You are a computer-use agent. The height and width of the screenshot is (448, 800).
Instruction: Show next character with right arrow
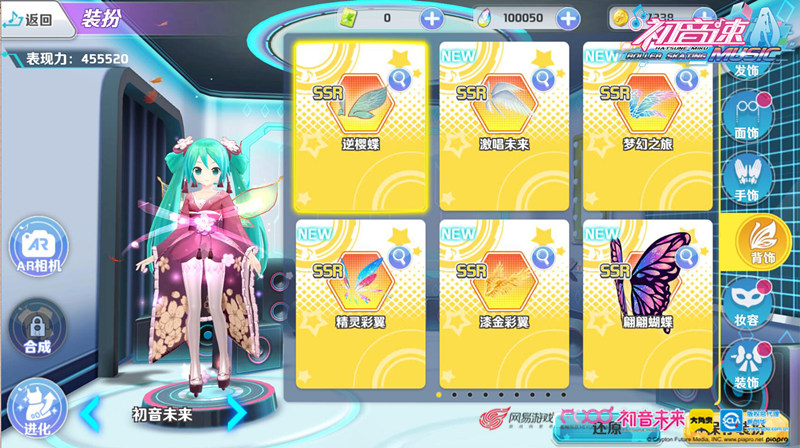tap(236, 409)
